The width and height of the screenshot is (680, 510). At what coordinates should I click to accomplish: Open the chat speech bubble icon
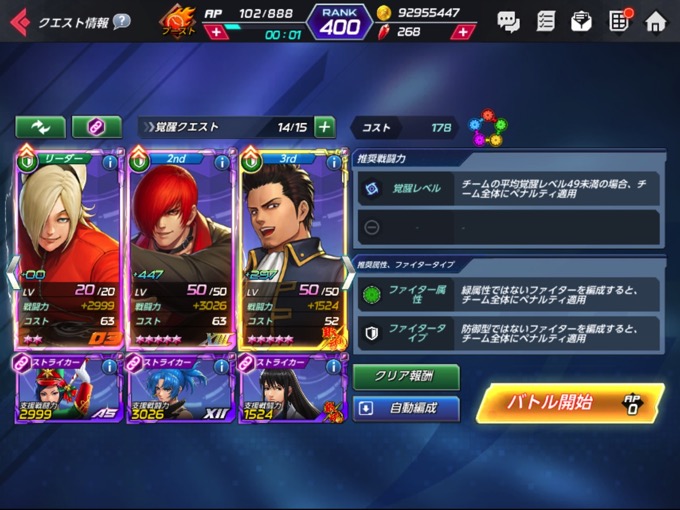pyautogui.click(x=508, y=21)
